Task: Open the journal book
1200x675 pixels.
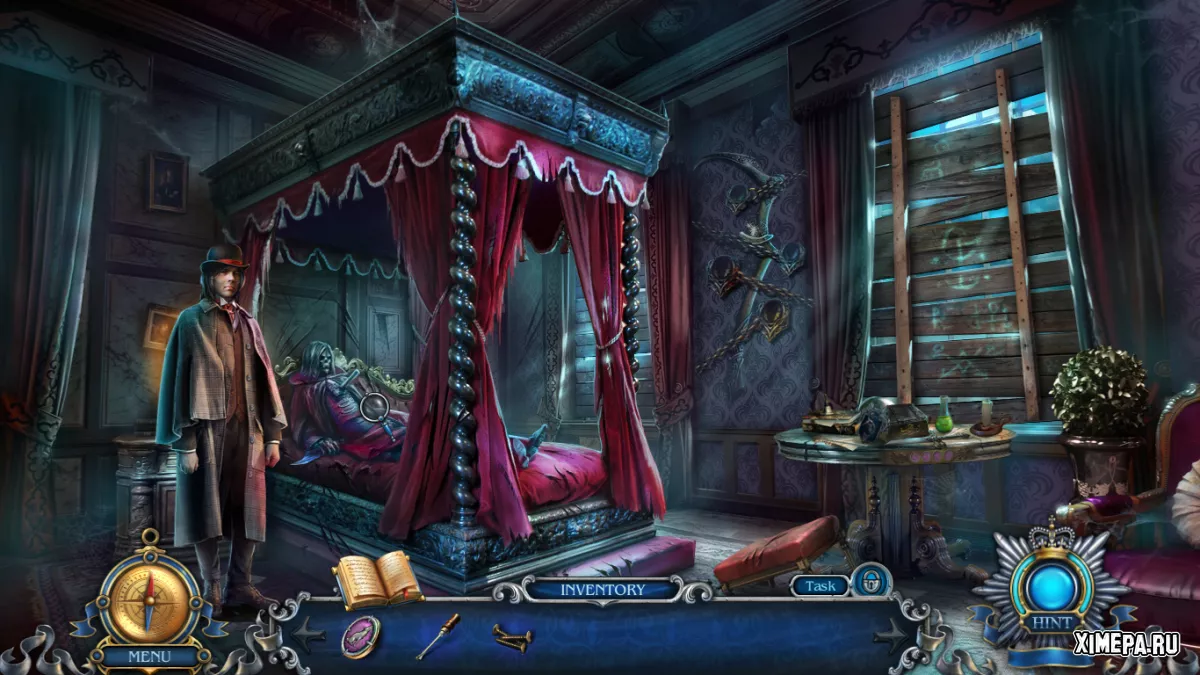Action: click(376, 579)
